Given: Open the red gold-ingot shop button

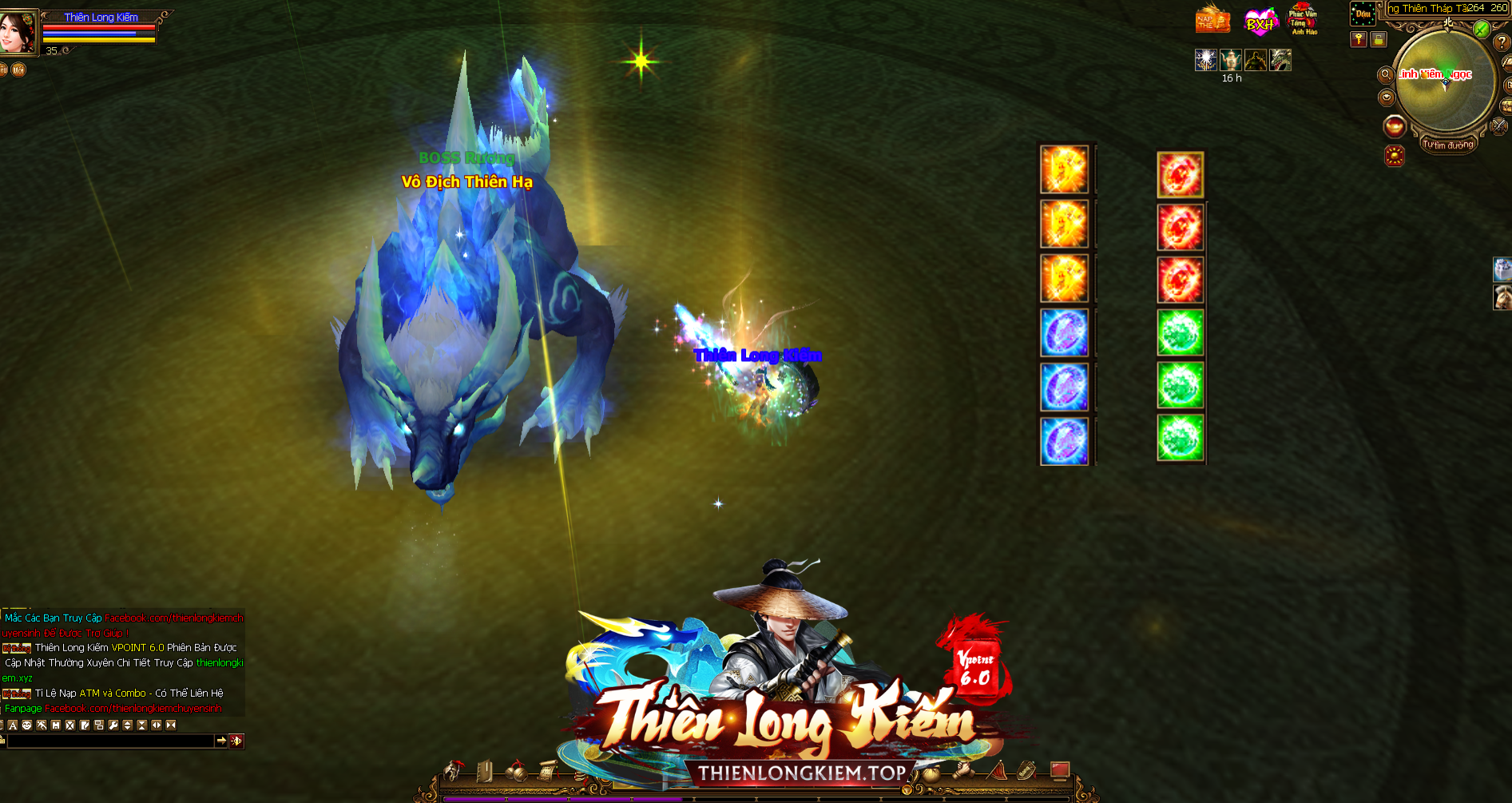Looking at the screenshot, I should coord(1395,126).
